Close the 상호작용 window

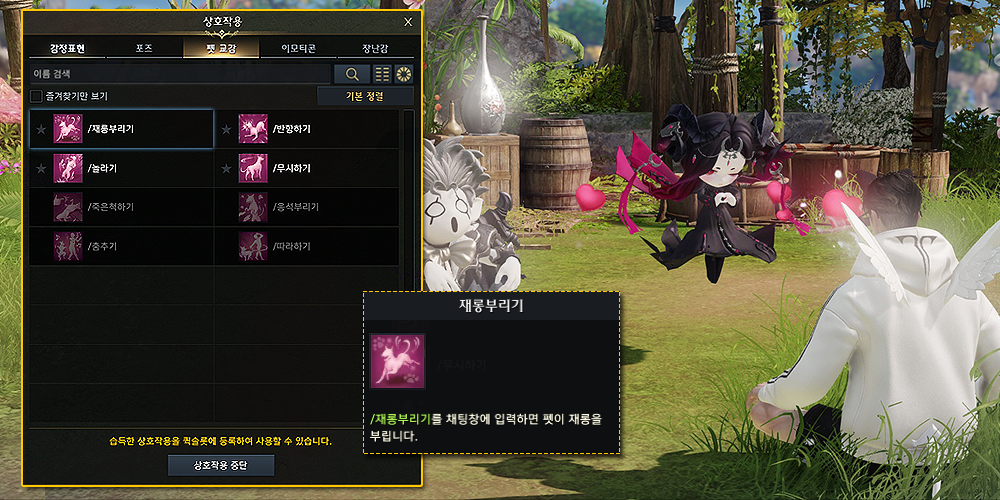pos(408,21)
